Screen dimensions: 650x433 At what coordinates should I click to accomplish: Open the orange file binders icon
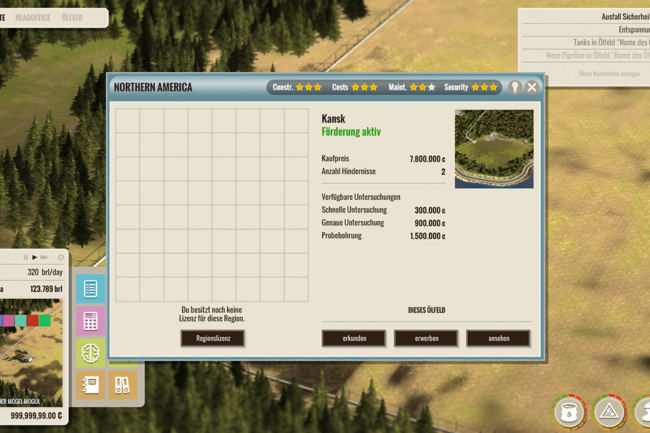[x=122, y=384]
